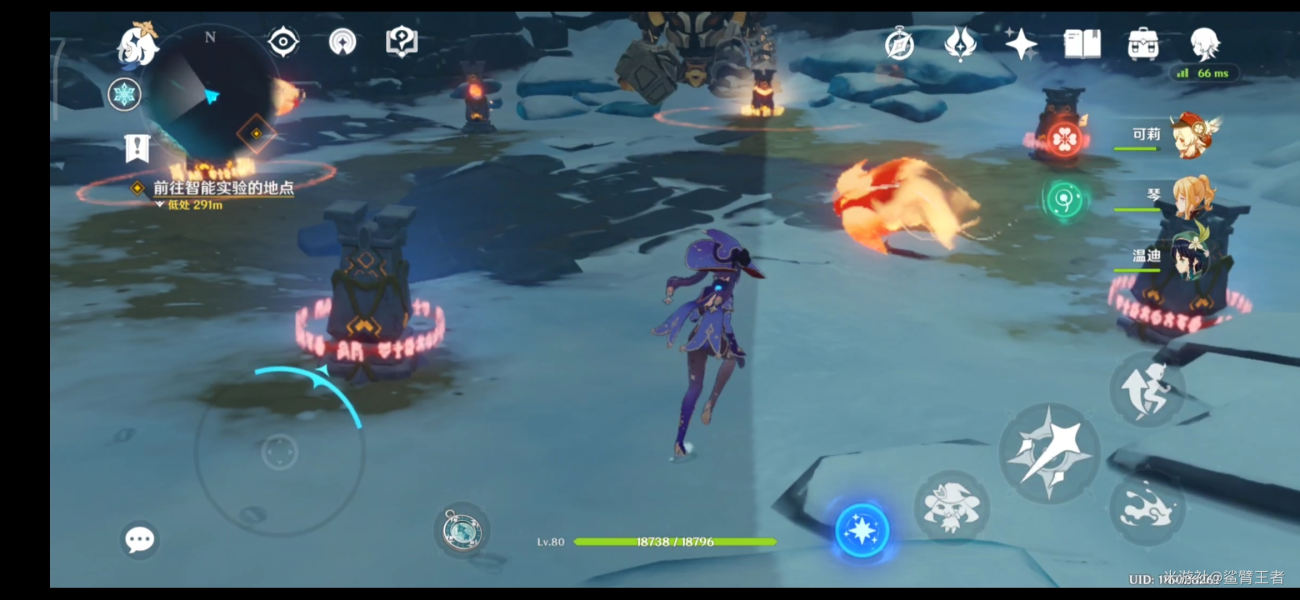
Task: Activate the glowing blue Elemental Burst
Action: 862,531
